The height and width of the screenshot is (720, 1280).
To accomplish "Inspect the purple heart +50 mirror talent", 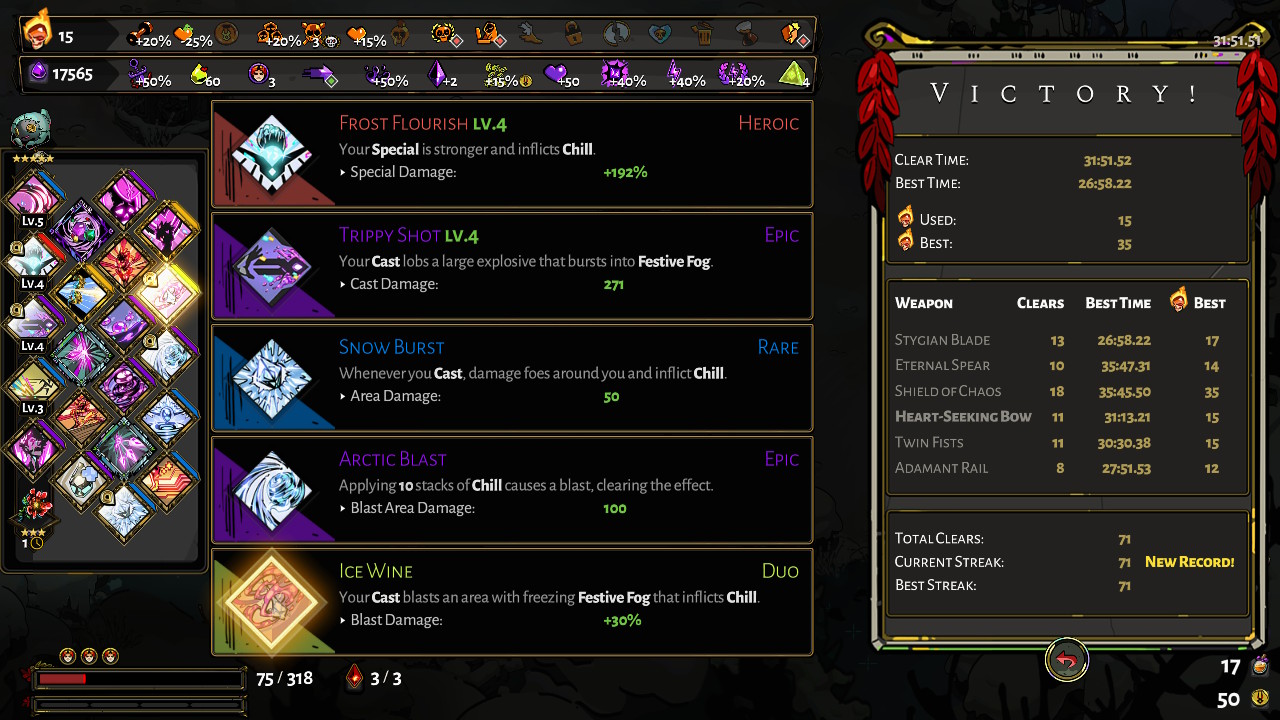I will coord(555,74).
